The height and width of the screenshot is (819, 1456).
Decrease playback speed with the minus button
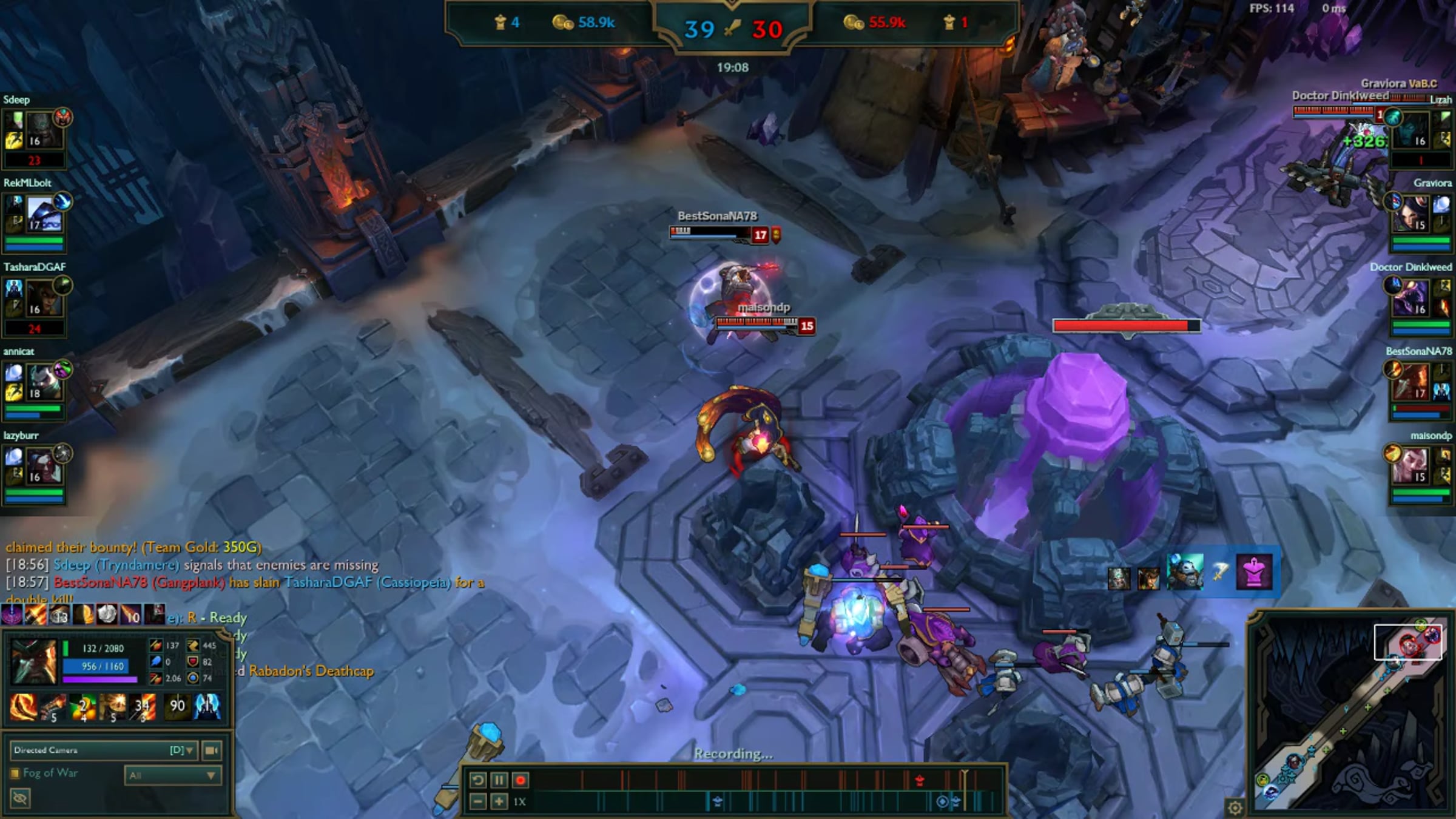(477, 802)
